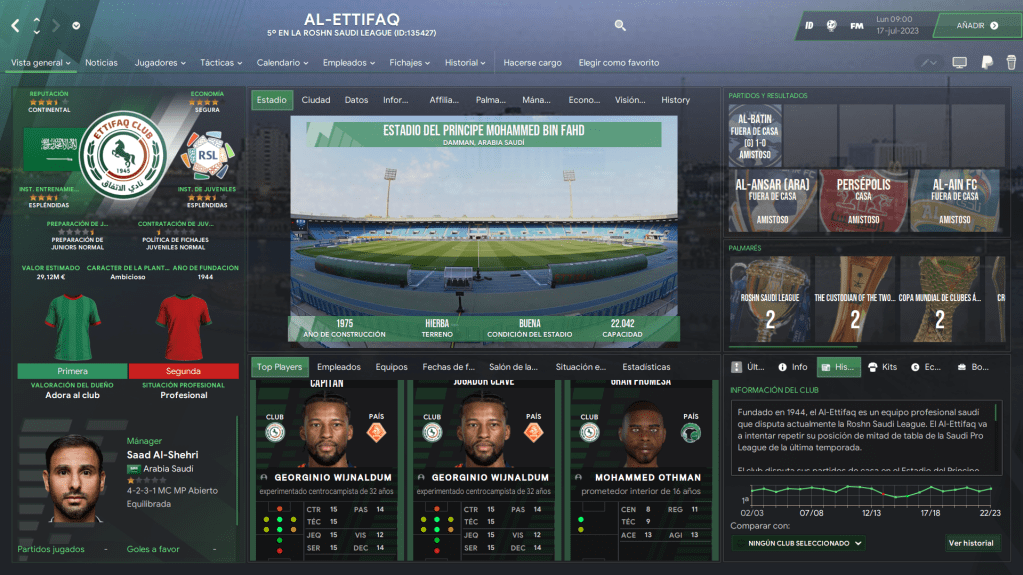This screenshot has height=575, width=1023.
Task: Select the Primera kit button
Action: pos(72,370)
